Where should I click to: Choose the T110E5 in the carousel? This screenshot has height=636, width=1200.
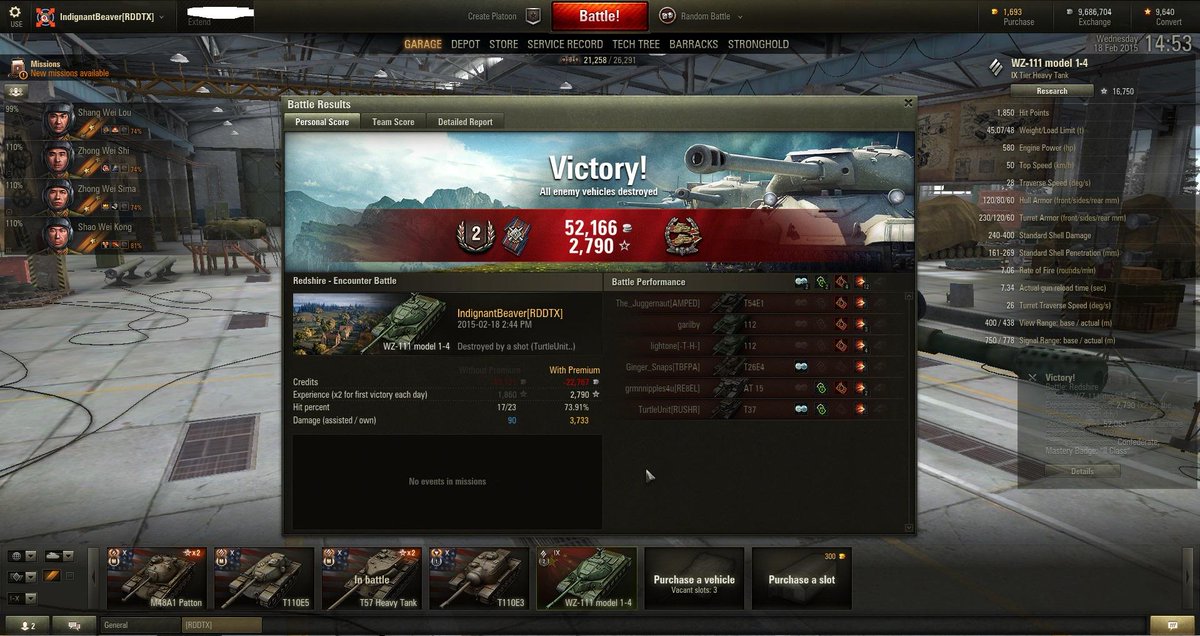(x=264, y=578)
